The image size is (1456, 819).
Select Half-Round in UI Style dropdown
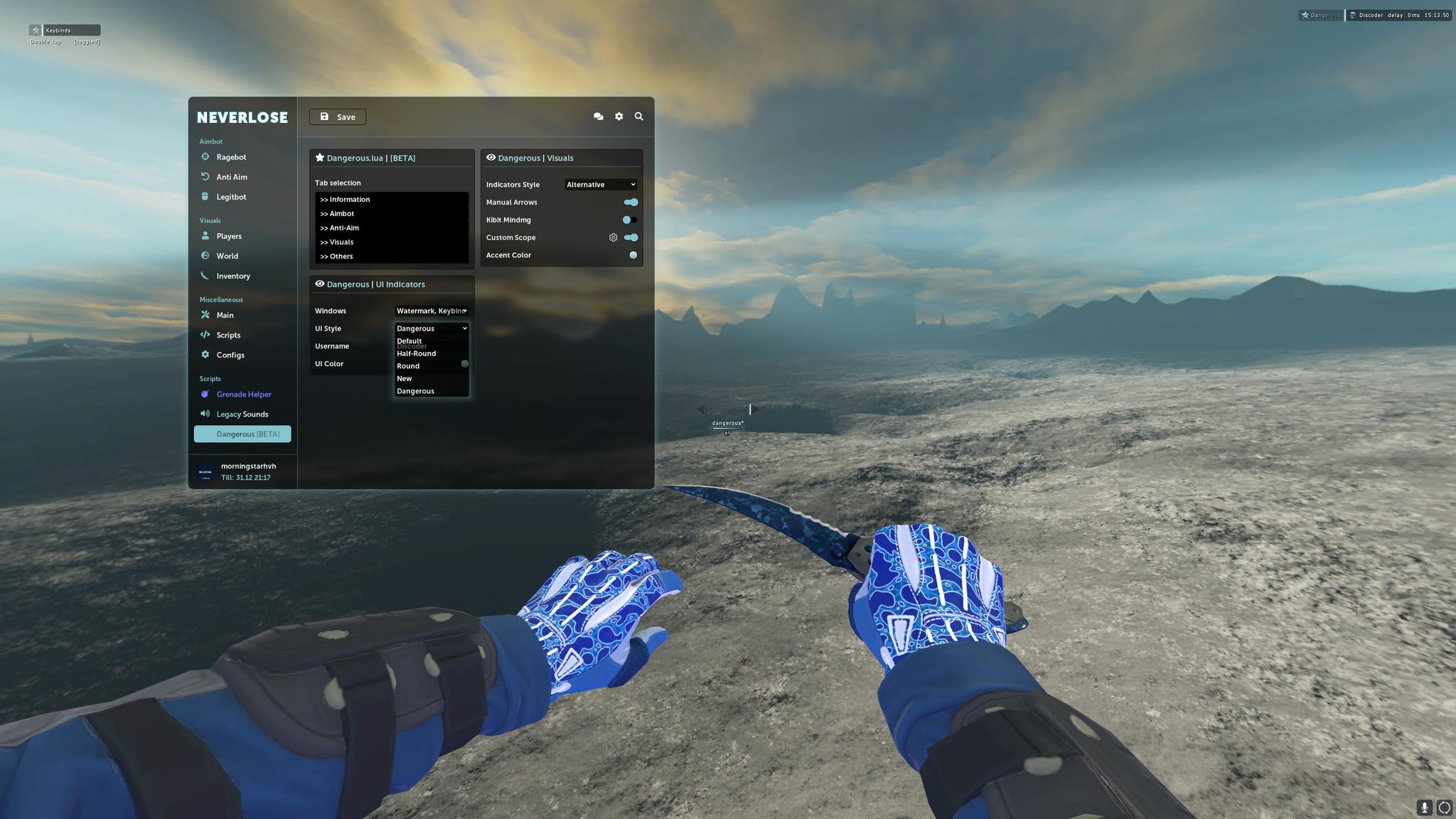417,353
